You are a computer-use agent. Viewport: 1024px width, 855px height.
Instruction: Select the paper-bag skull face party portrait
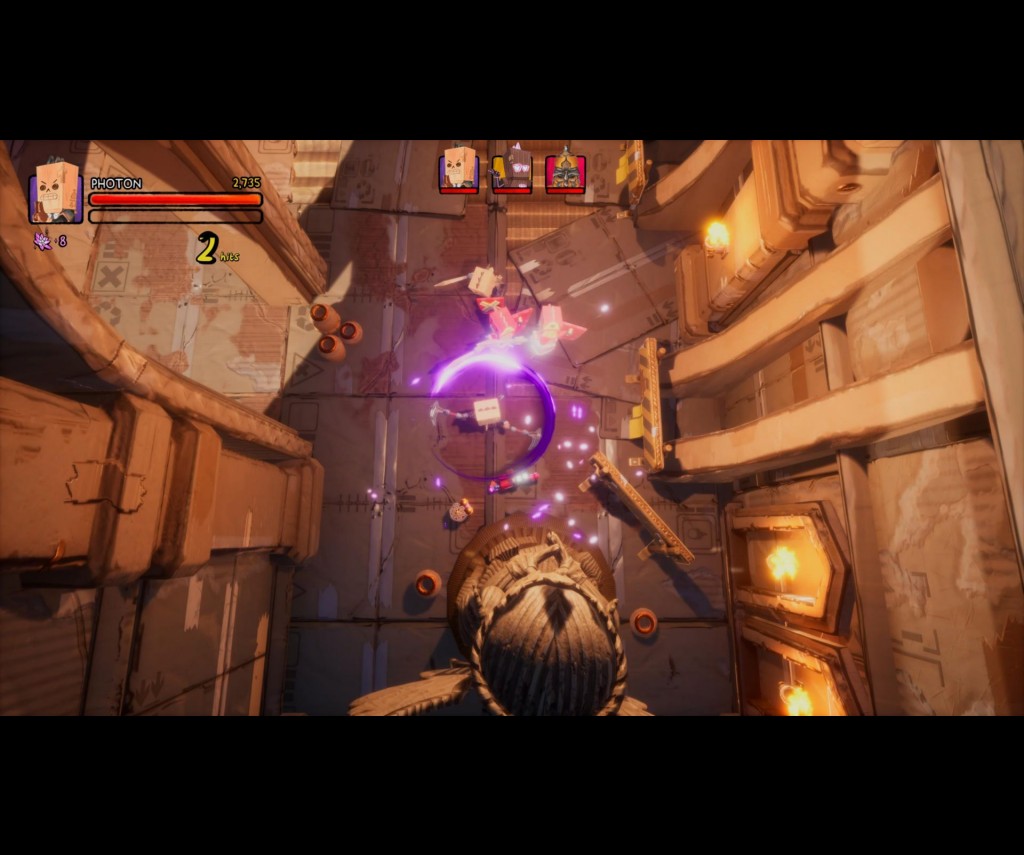coord(459,169)
